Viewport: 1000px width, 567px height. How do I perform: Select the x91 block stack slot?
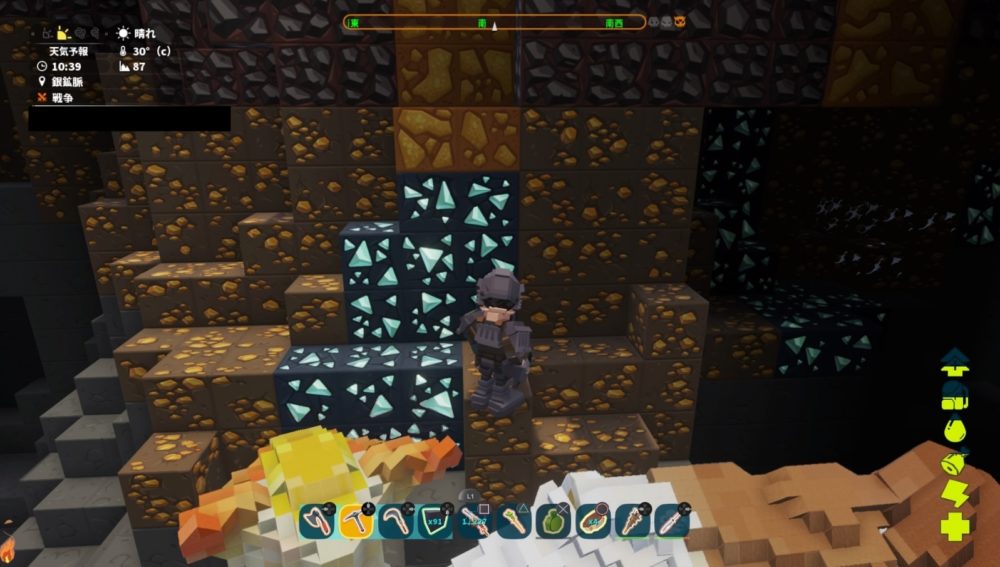pos(434,521)
